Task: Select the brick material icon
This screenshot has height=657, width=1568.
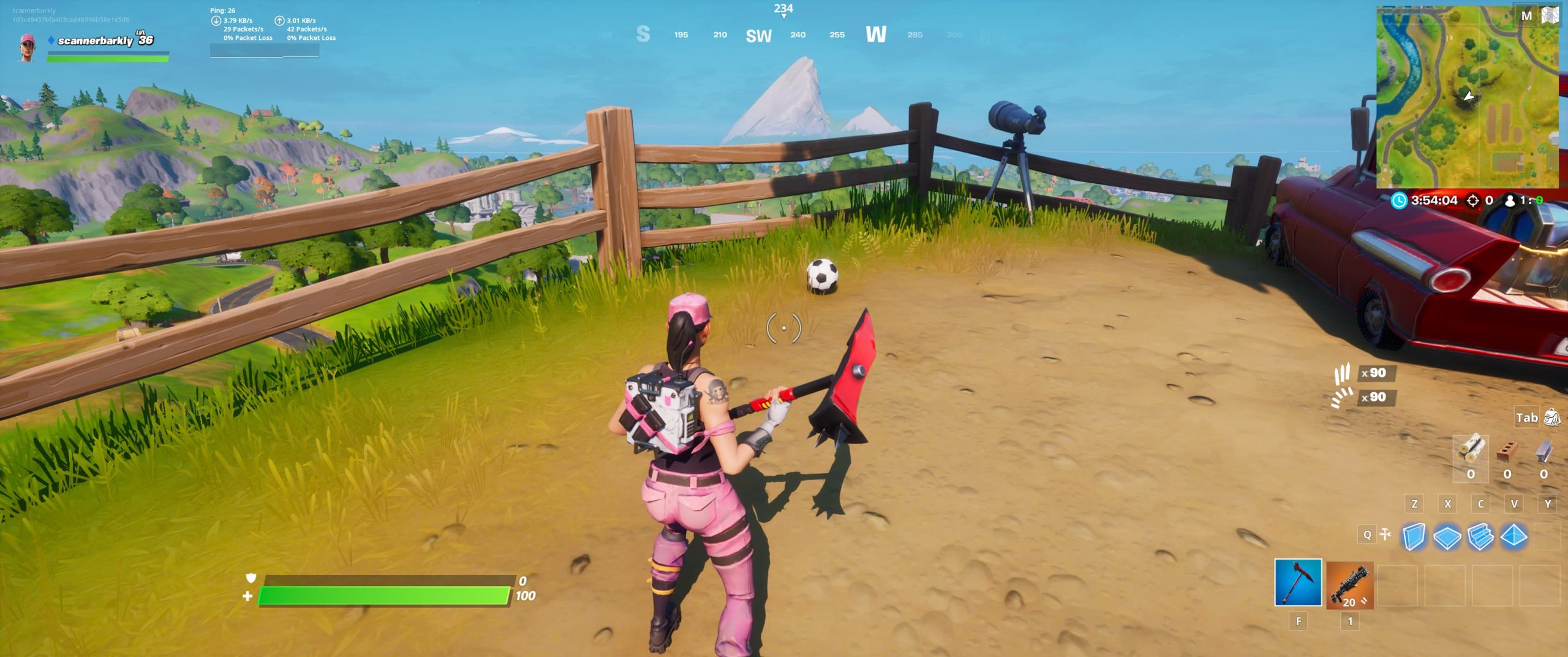Action: coord(1507,450)
